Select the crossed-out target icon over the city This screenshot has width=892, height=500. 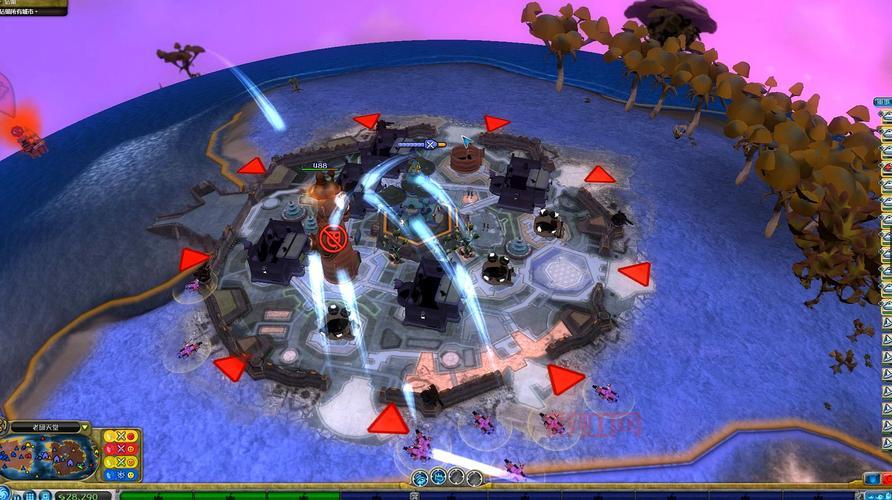(x=332, y=239)
